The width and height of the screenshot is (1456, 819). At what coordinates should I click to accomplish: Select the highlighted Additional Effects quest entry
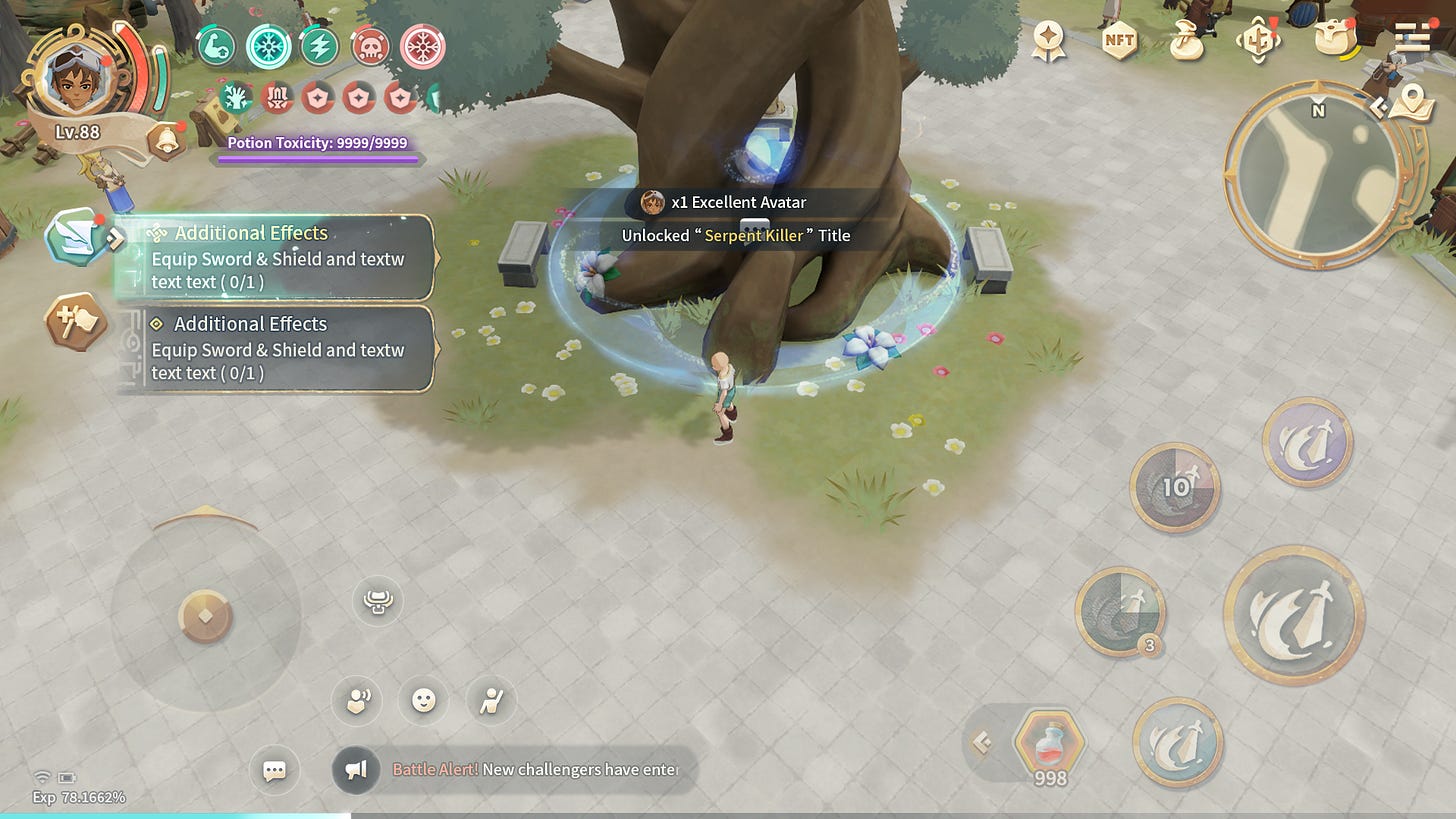[x=276, y=257]
